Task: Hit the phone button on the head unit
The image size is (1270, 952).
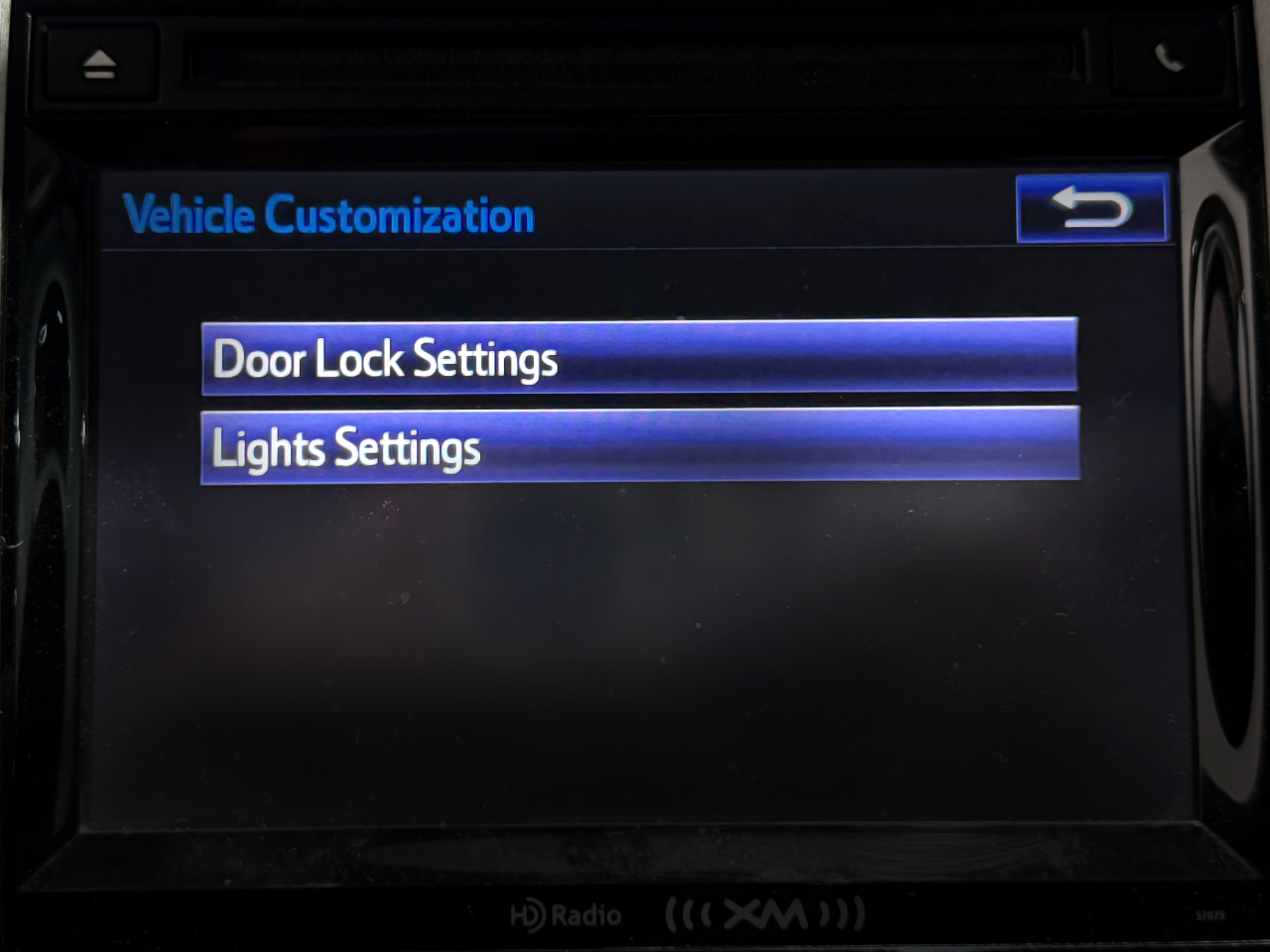Action: (x=1170, y=59)
